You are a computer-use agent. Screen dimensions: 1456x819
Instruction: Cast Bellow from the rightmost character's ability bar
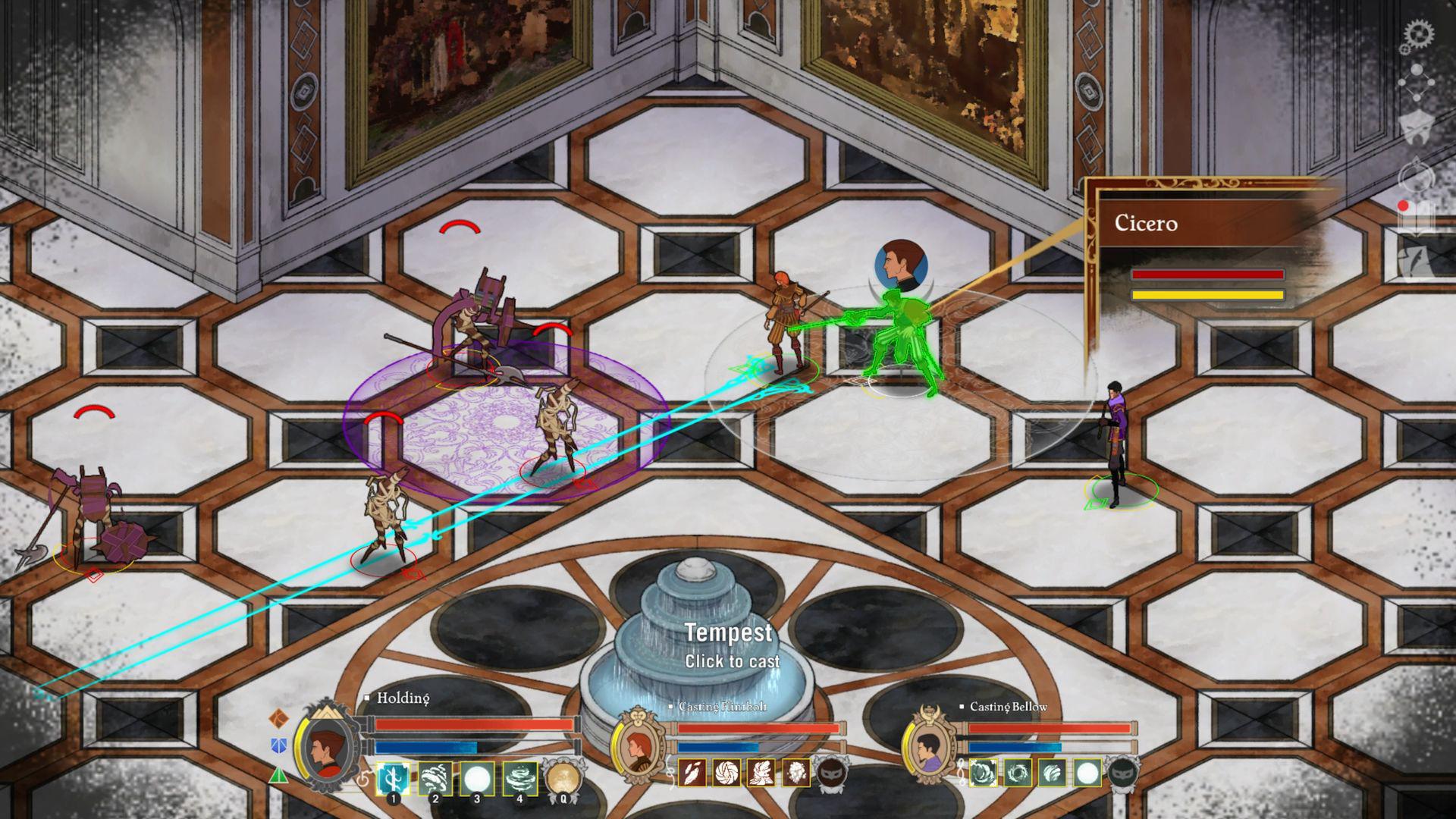984,772
